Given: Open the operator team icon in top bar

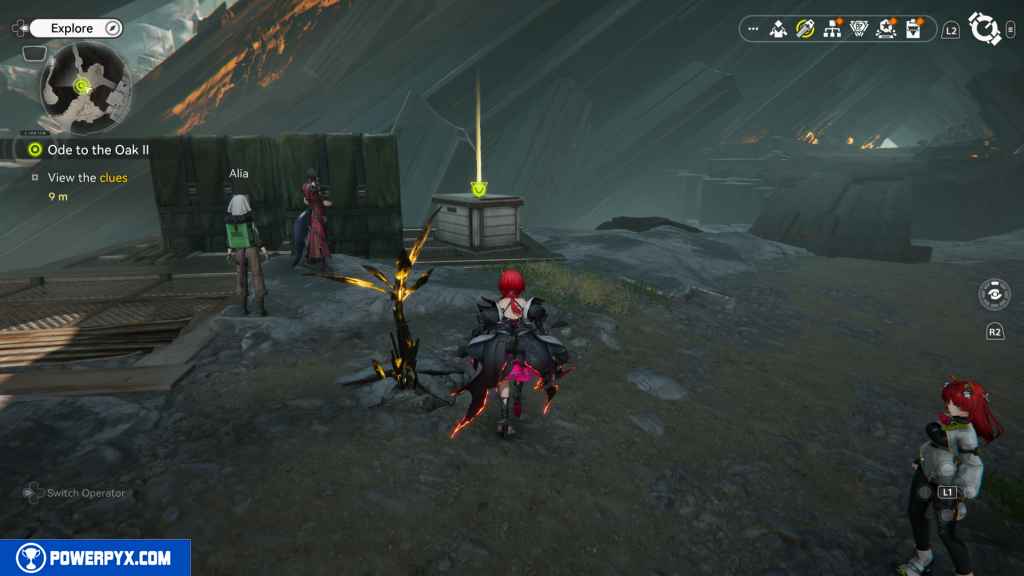Looking at the screenshot, I should pyautogui.click(x=778, y=29).
